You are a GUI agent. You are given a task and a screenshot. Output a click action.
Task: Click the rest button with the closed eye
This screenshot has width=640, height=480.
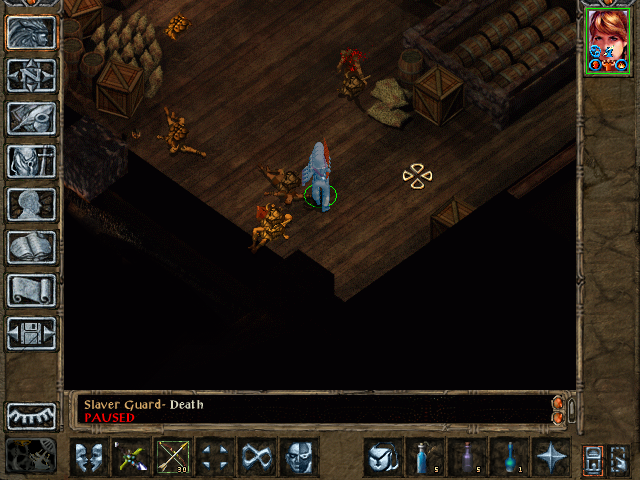(32, 415)
